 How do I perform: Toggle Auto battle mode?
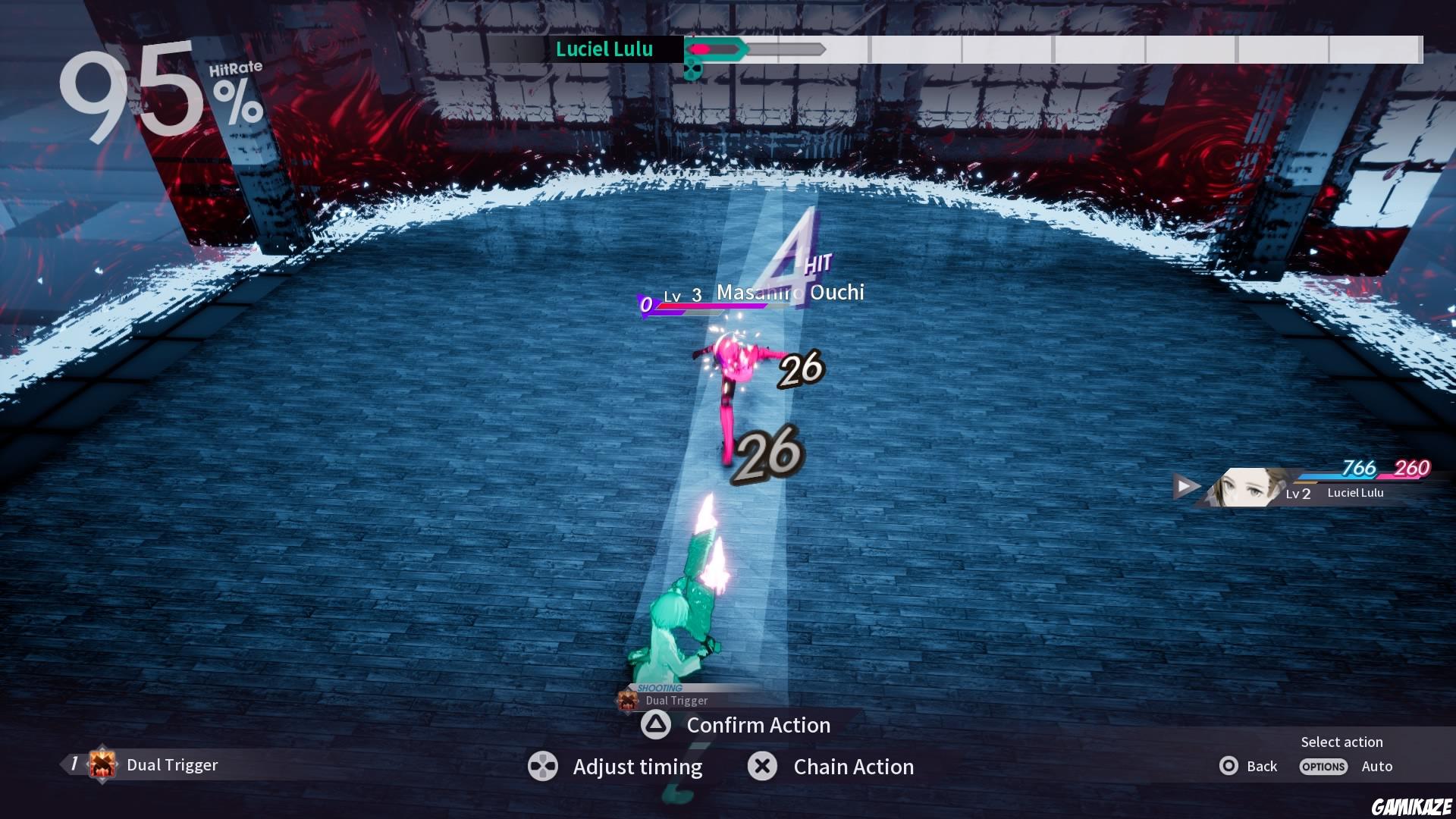click(1378, 767)
